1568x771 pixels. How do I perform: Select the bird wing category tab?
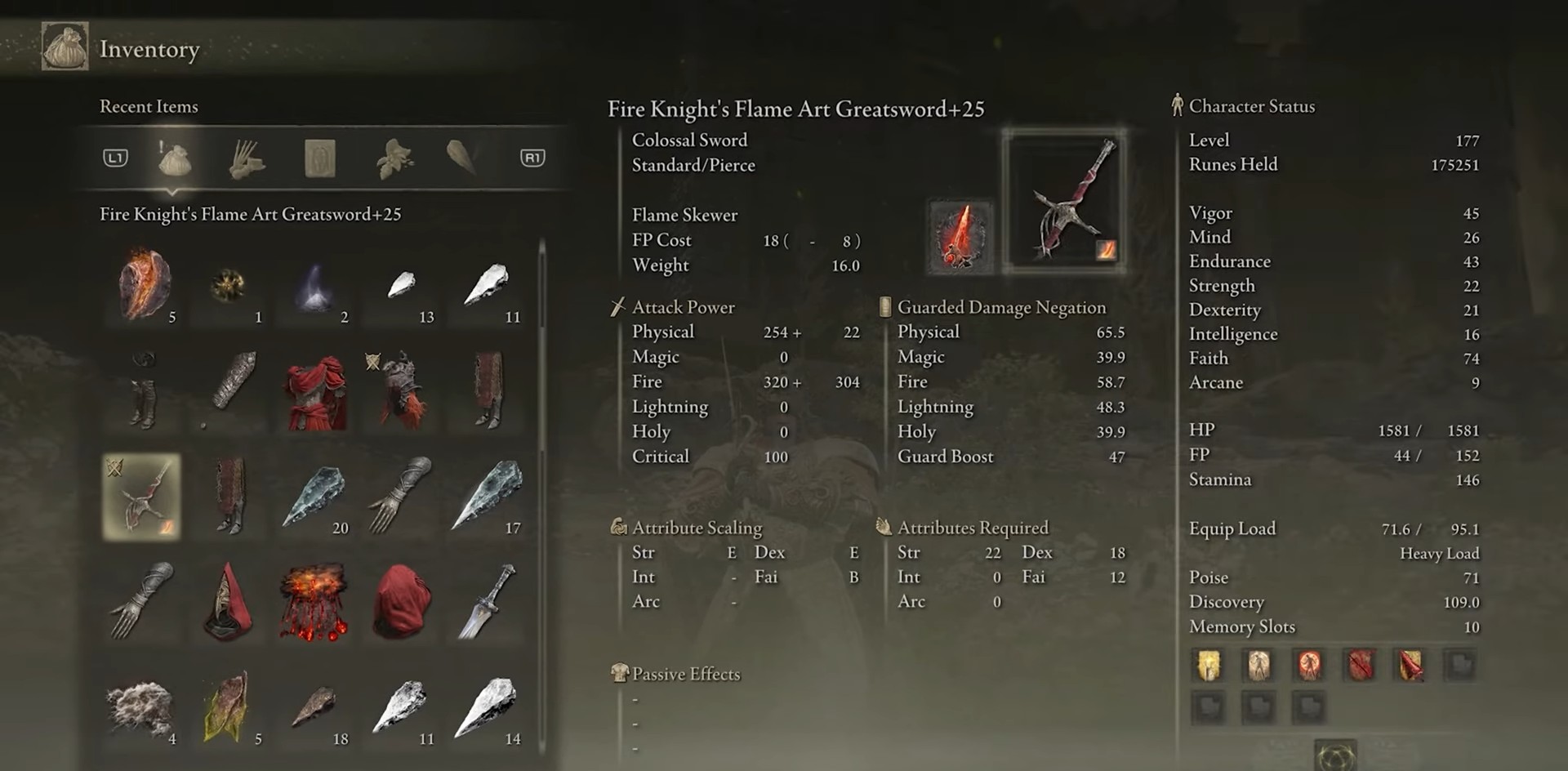pos(461,158)
